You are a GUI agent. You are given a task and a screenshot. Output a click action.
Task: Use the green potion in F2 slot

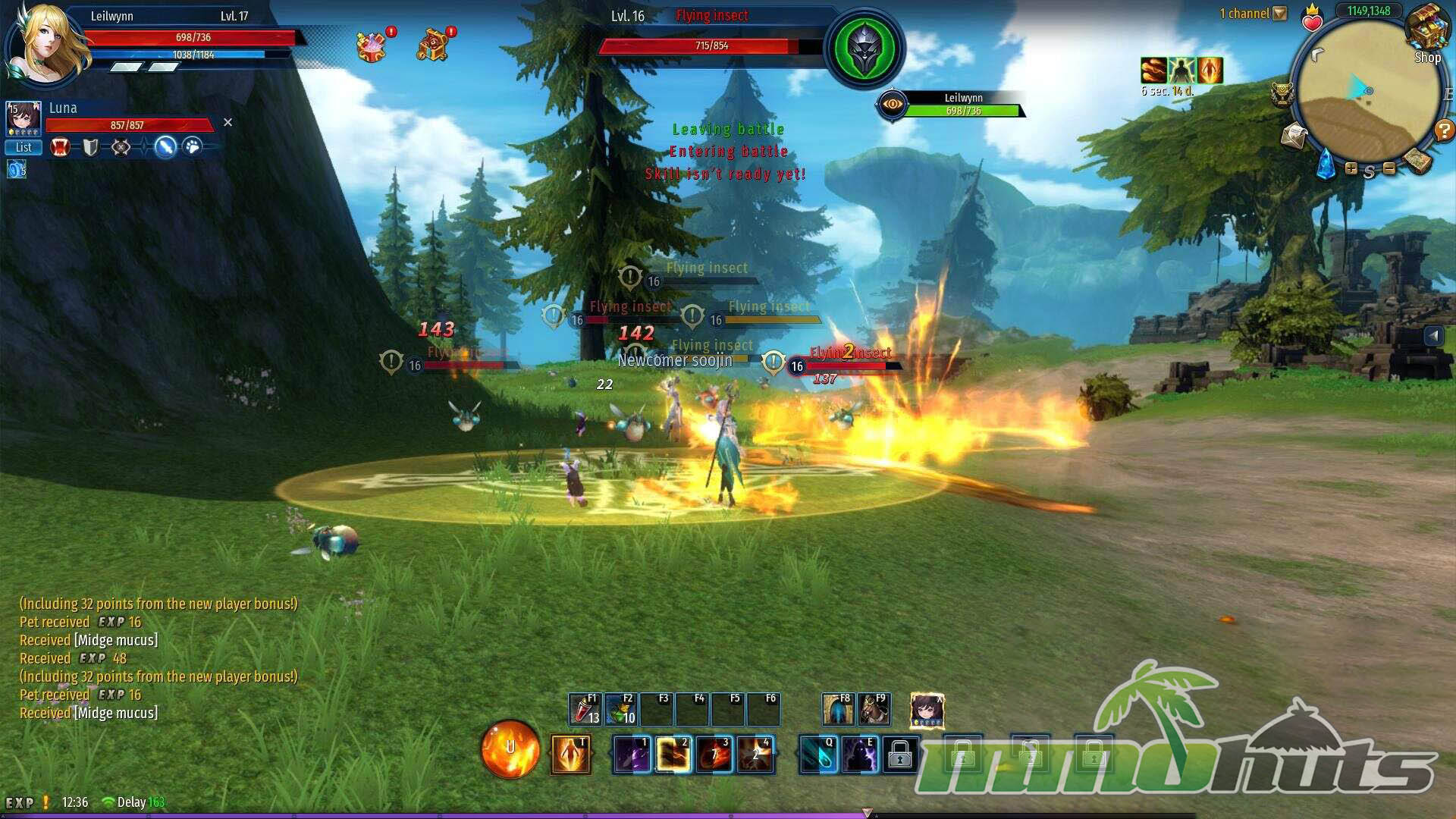620,710
